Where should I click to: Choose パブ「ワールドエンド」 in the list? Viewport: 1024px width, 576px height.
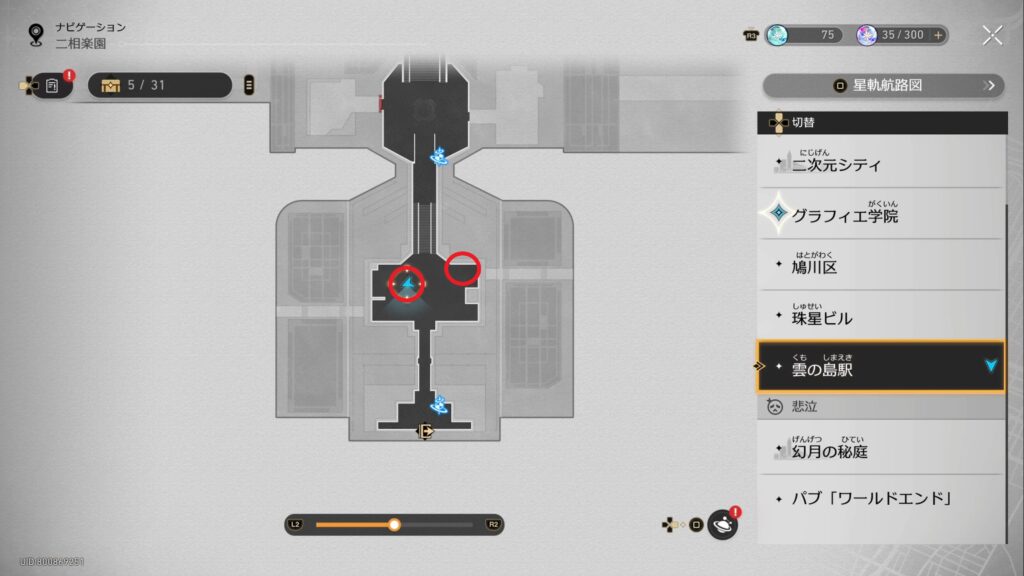pyautogui.click(x=880, y=498)
